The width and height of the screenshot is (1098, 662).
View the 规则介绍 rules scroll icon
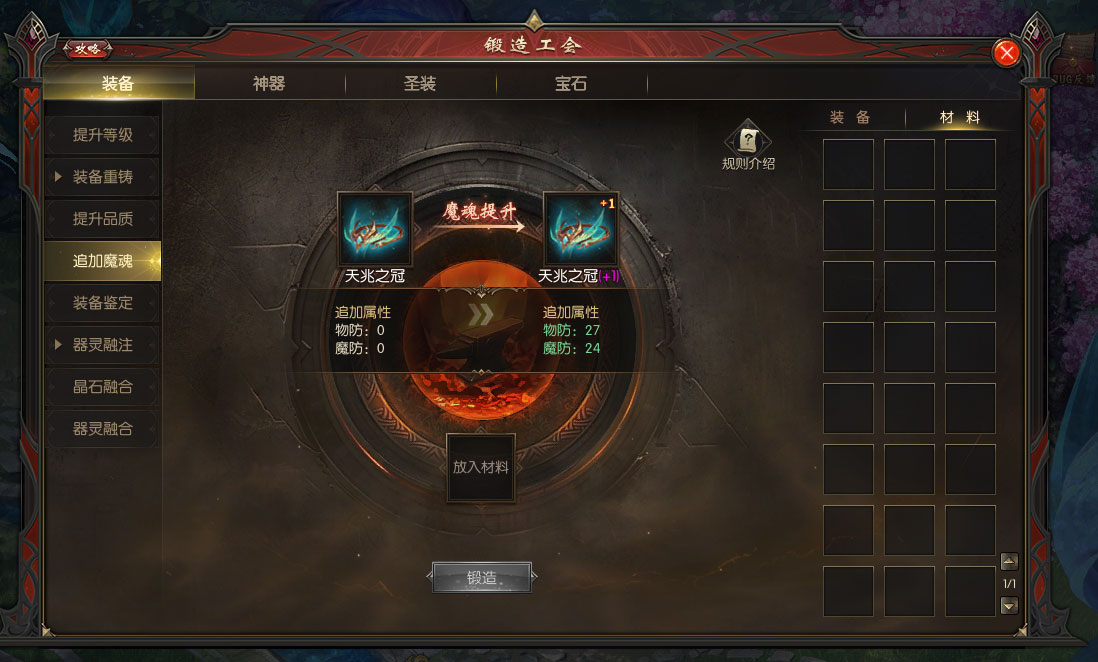748,143
